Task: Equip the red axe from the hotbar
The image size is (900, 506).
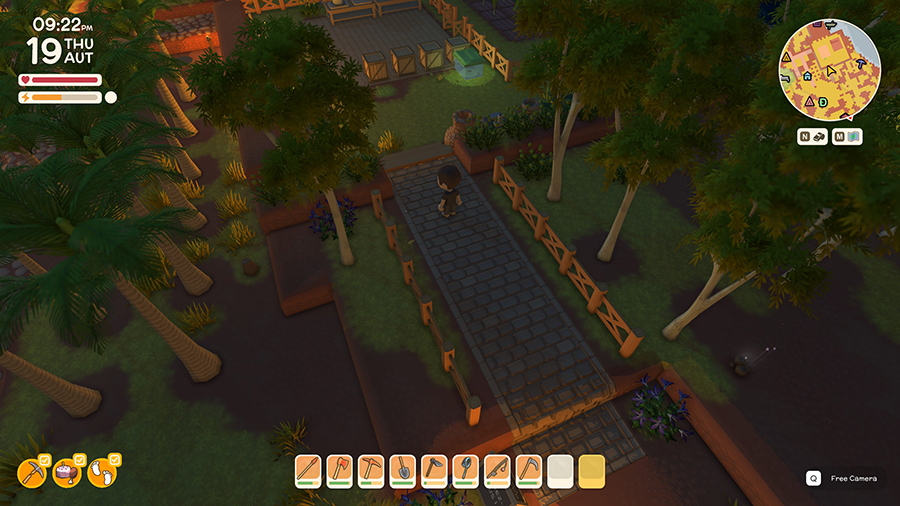Action: pyautogui.click(x=340, y=470)
